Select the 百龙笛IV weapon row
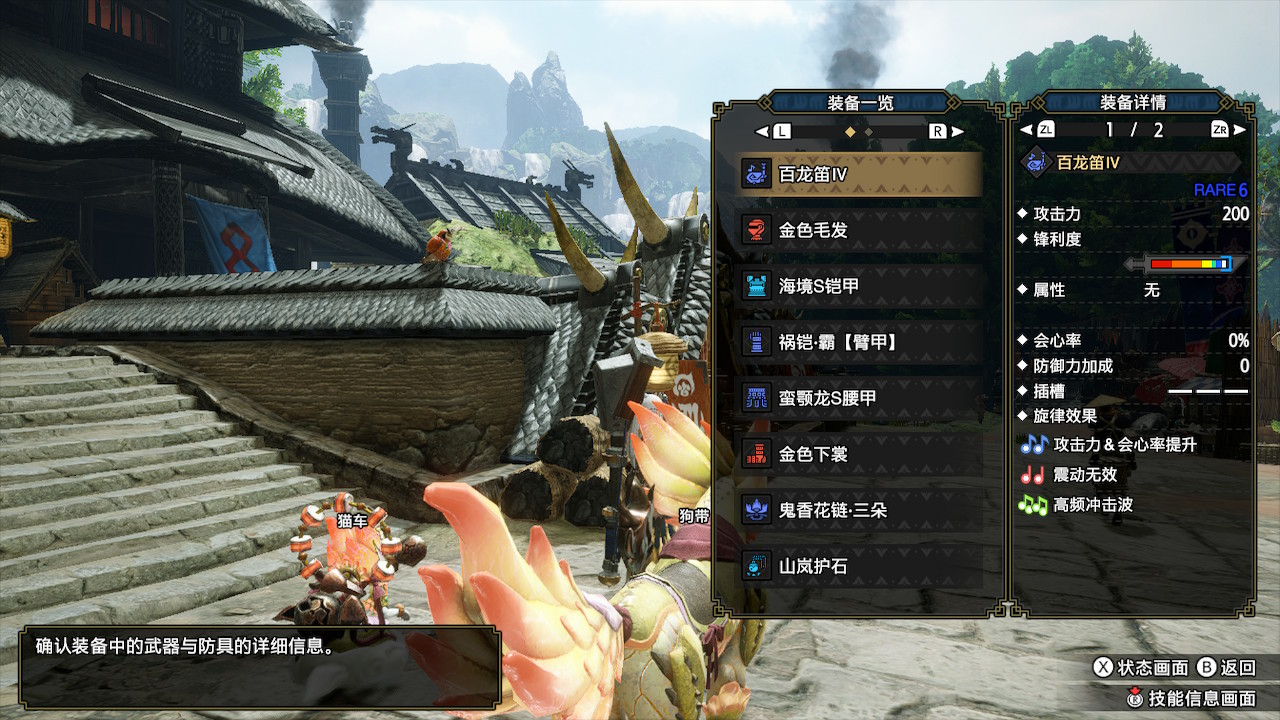The image size is (1280, 720). [x=860, y=174]
